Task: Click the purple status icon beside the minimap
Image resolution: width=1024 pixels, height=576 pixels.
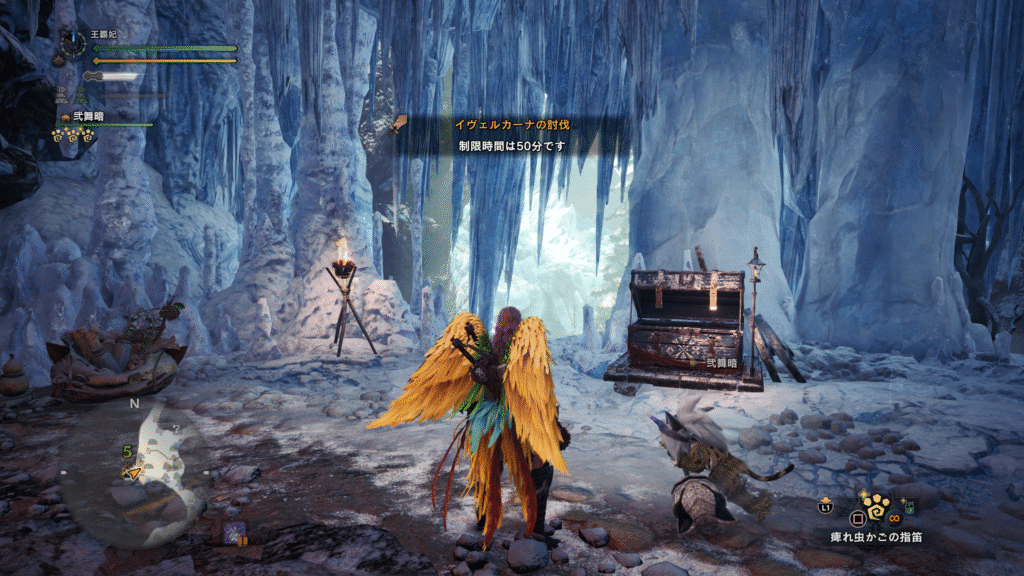Action: point(235,533)
